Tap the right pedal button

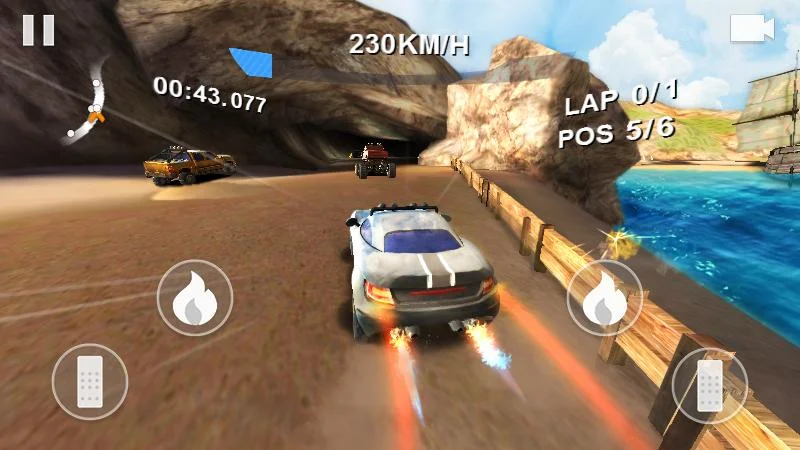(709, 385)
